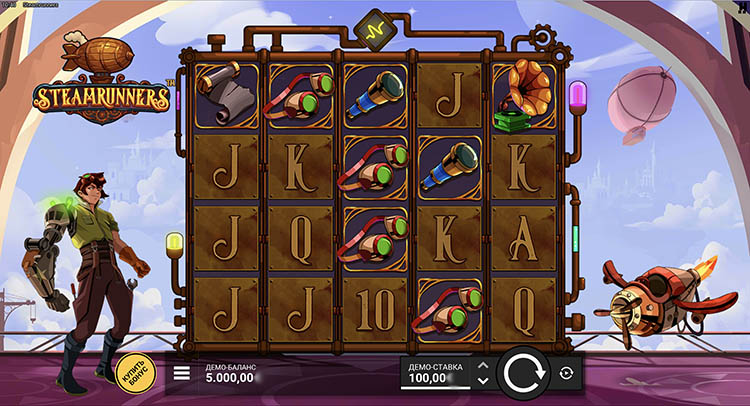750x406 pixels.
Task: Open the hamburger menu
Action: click(x=182, y=374)
